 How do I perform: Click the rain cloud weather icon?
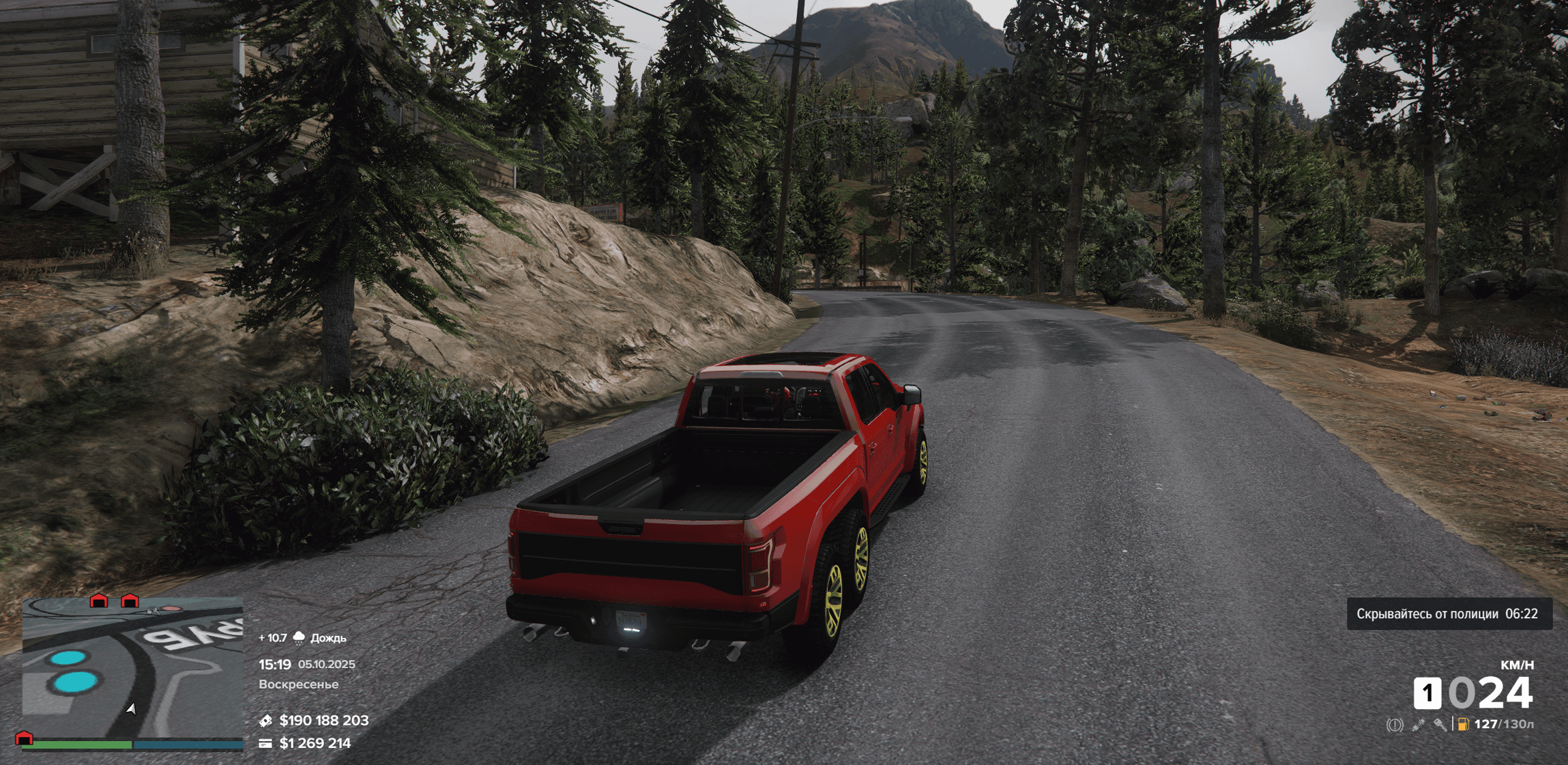(x=299, y=637)
